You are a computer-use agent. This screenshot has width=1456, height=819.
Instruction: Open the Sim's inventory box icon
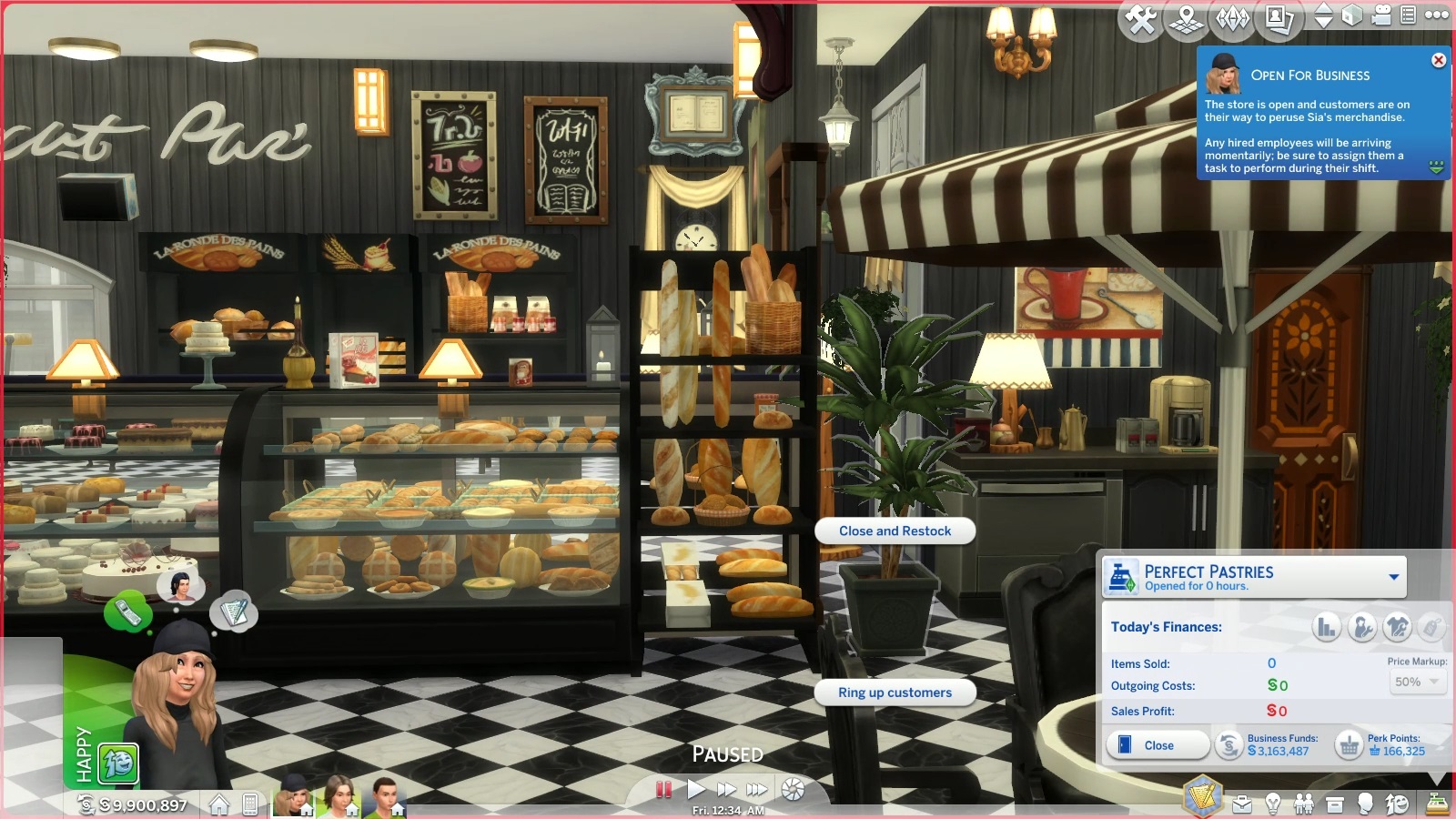pyautogui.click(x=1335, y=806)
